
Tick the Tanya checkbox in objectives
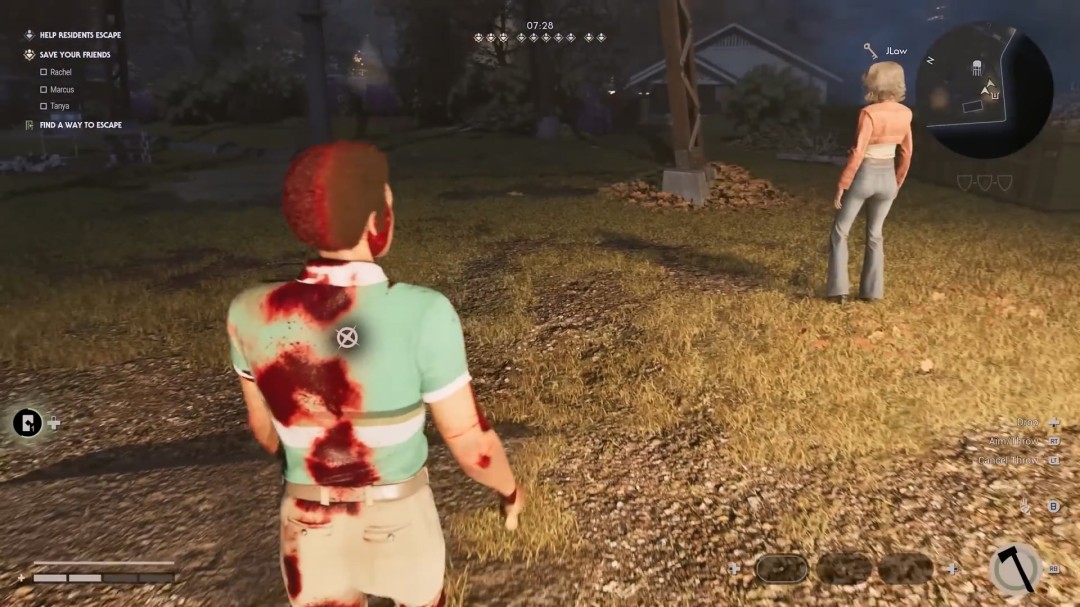[x=44, y=106]
